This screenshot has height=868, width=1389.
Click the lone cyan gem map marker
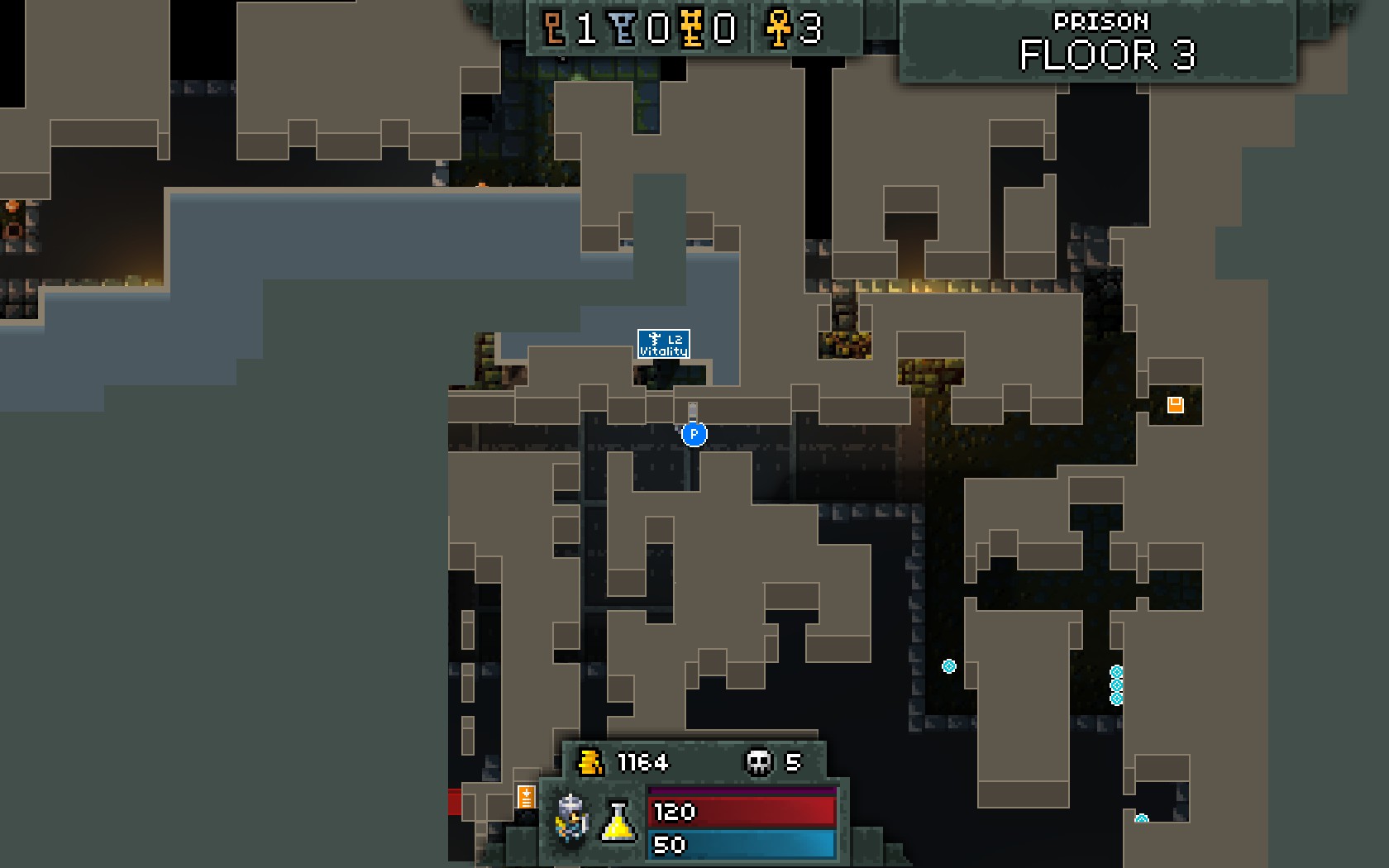[x=949, y=666]
